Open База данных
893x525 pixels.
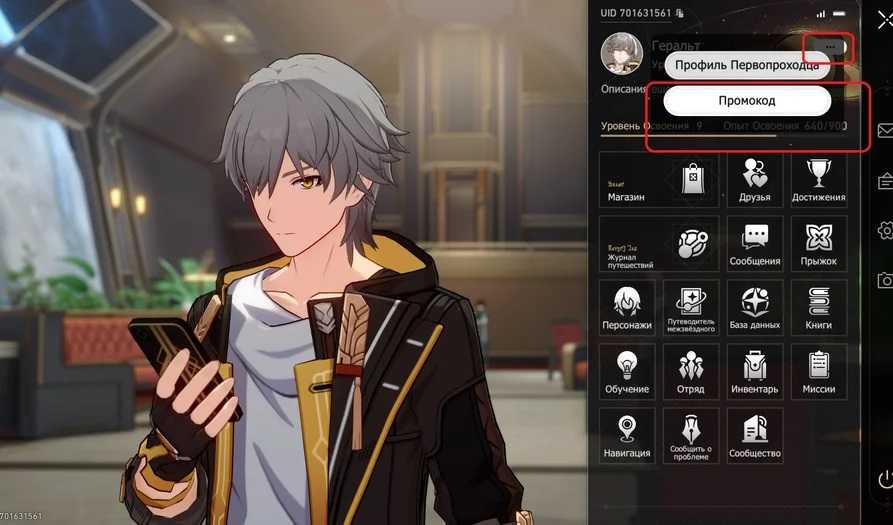[755, 308]
